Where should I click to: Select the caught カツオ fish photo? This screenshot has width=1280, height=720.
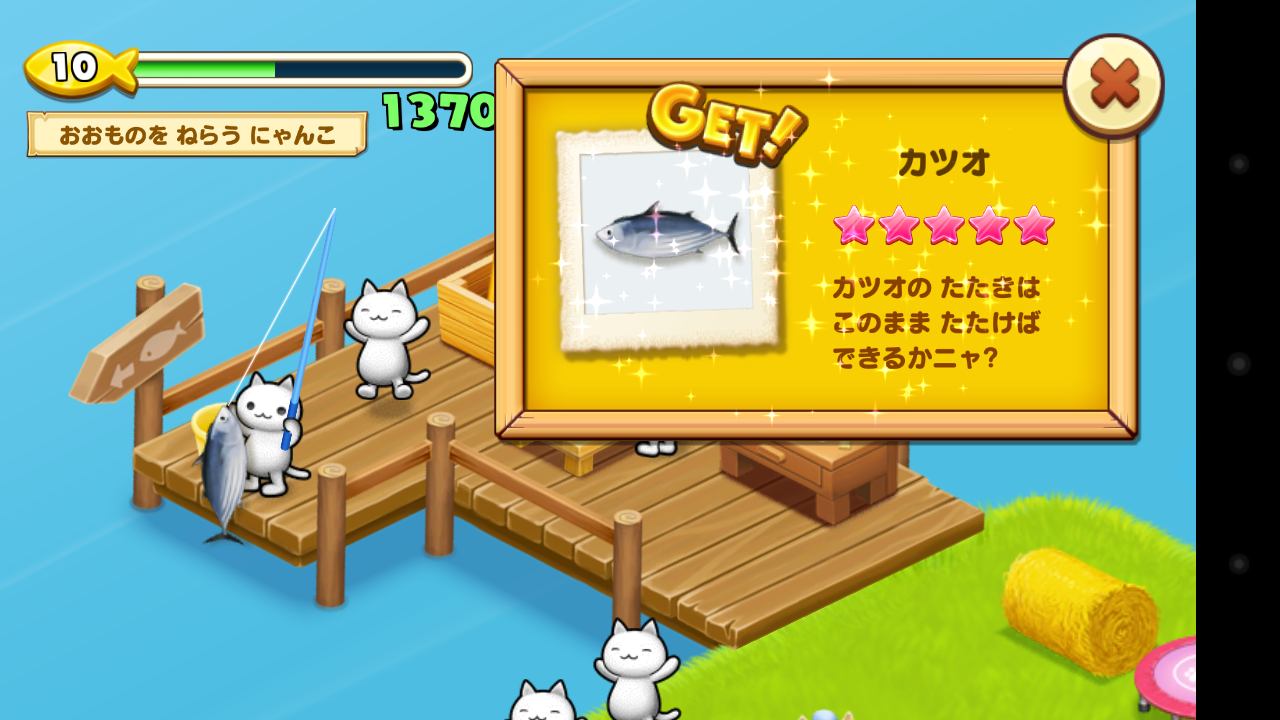tap(665, 235)
